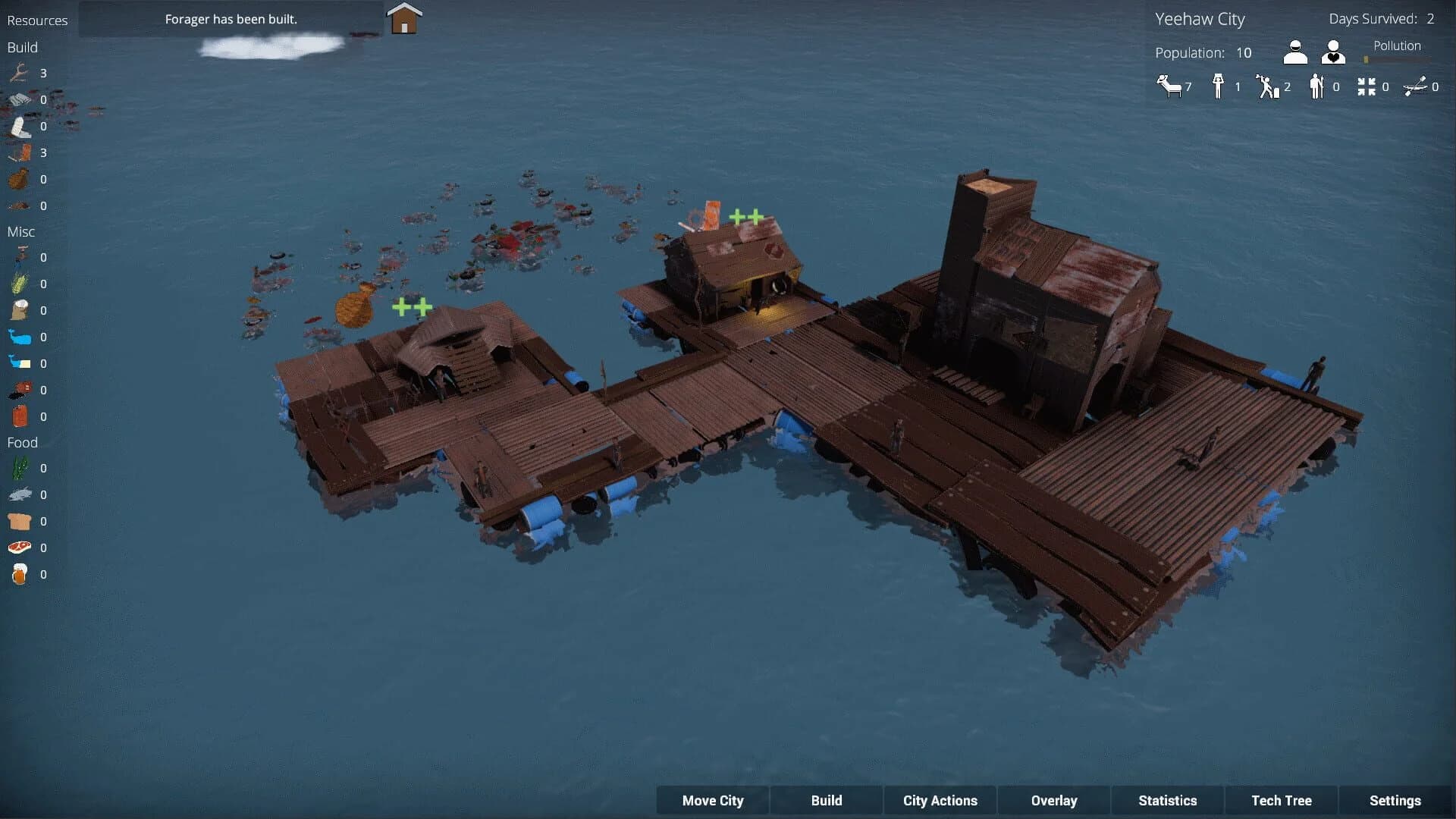Open the City Actions menu

(940, 800)
